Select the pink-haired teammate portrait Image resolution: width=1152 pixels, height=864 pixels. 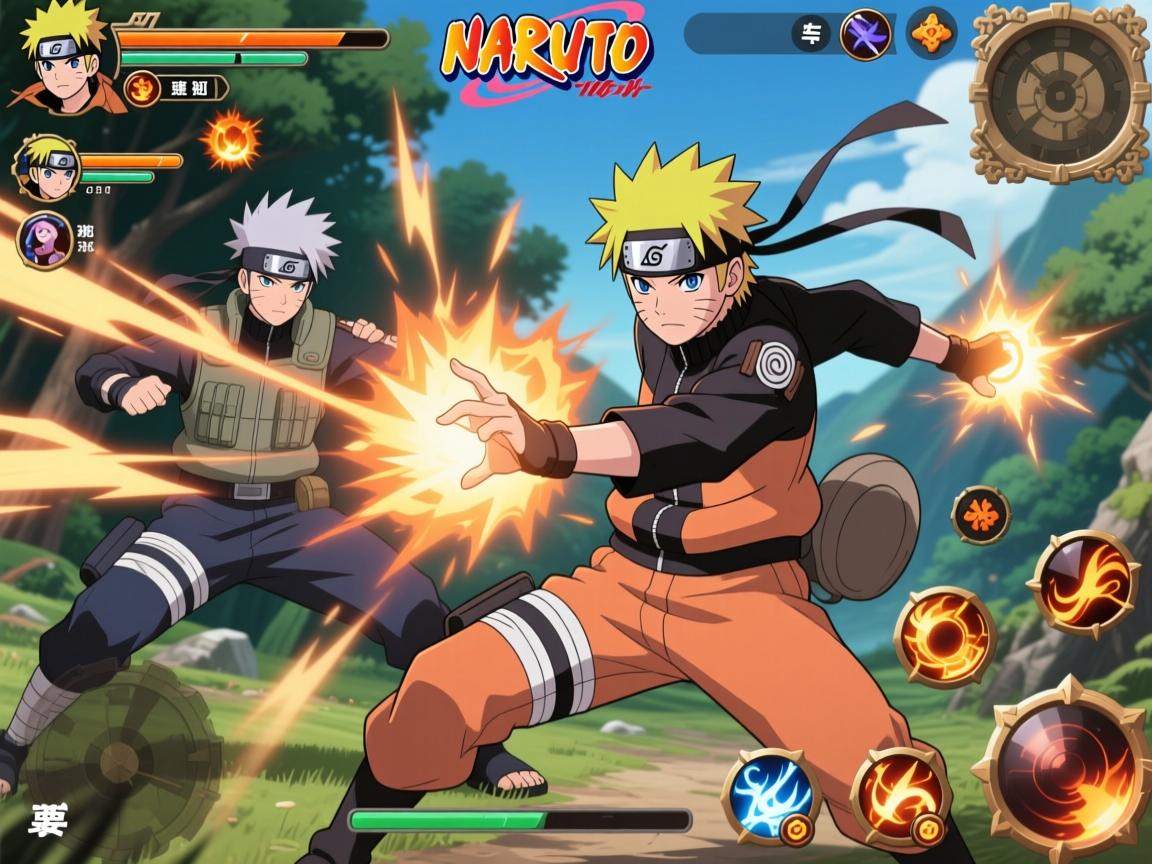[44, 240]
